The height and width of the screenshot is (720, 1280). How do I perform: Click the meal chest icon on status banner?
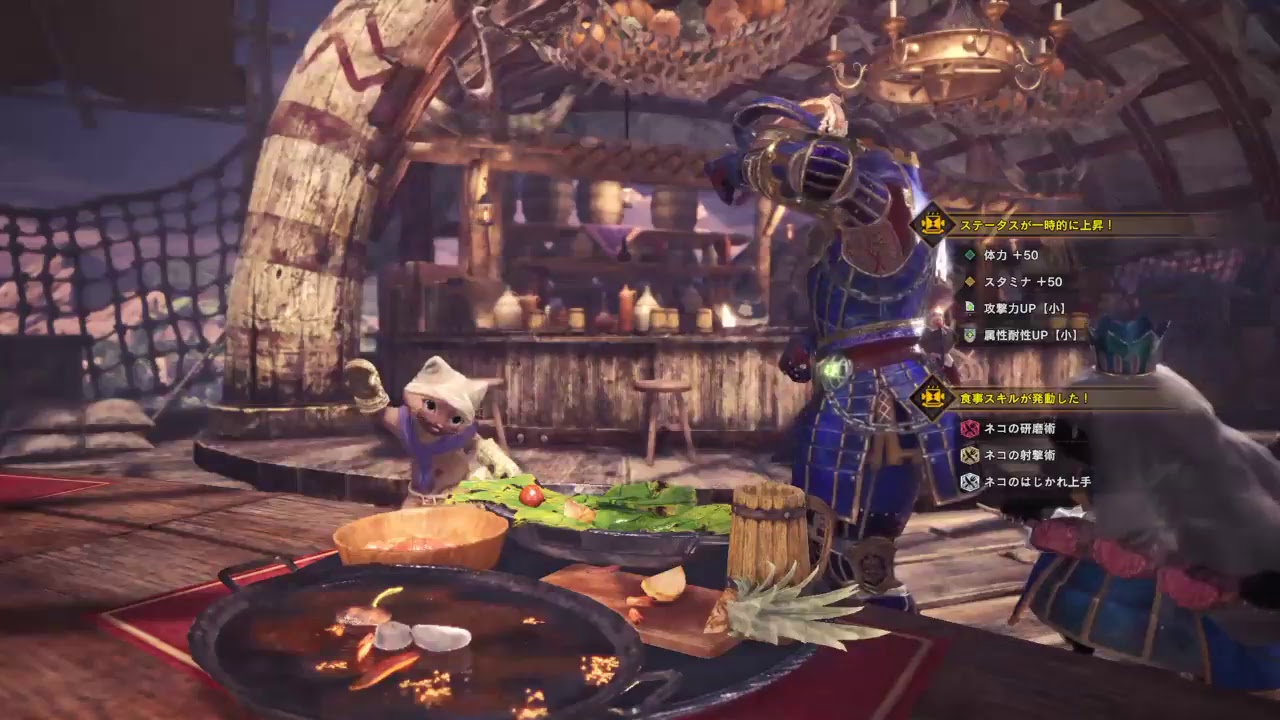click(x=935, y=223)
